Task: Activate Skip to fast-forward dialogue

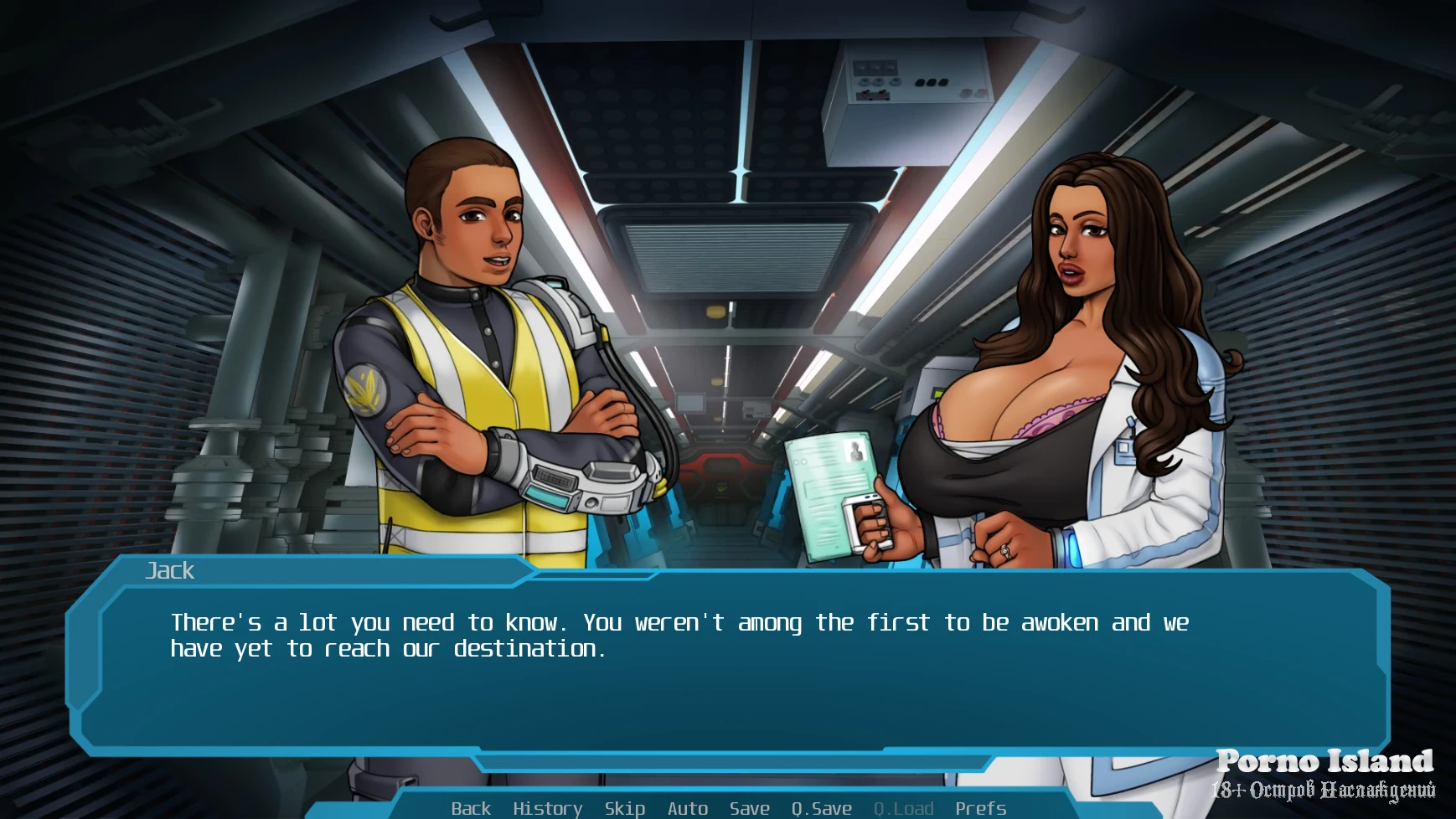Action: click(625, 808)
